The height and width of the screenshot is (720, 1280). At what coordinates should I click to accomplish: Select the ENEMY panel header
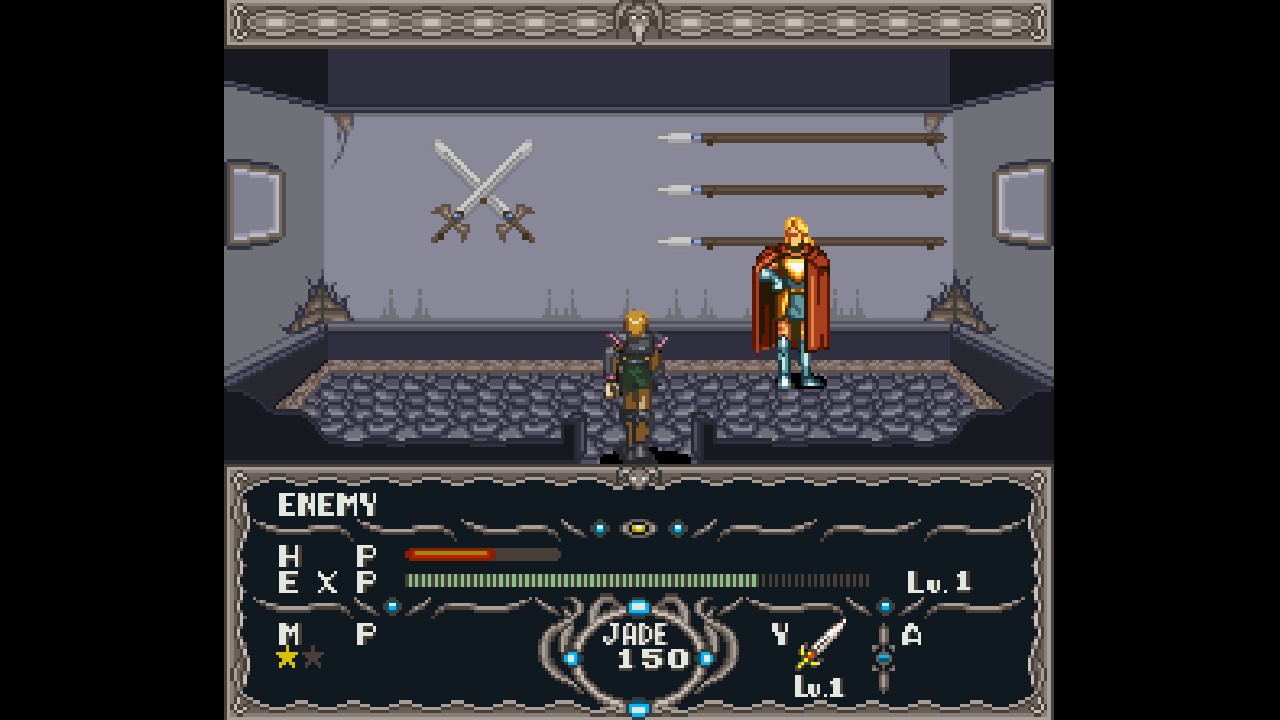(x=327, y=504)
